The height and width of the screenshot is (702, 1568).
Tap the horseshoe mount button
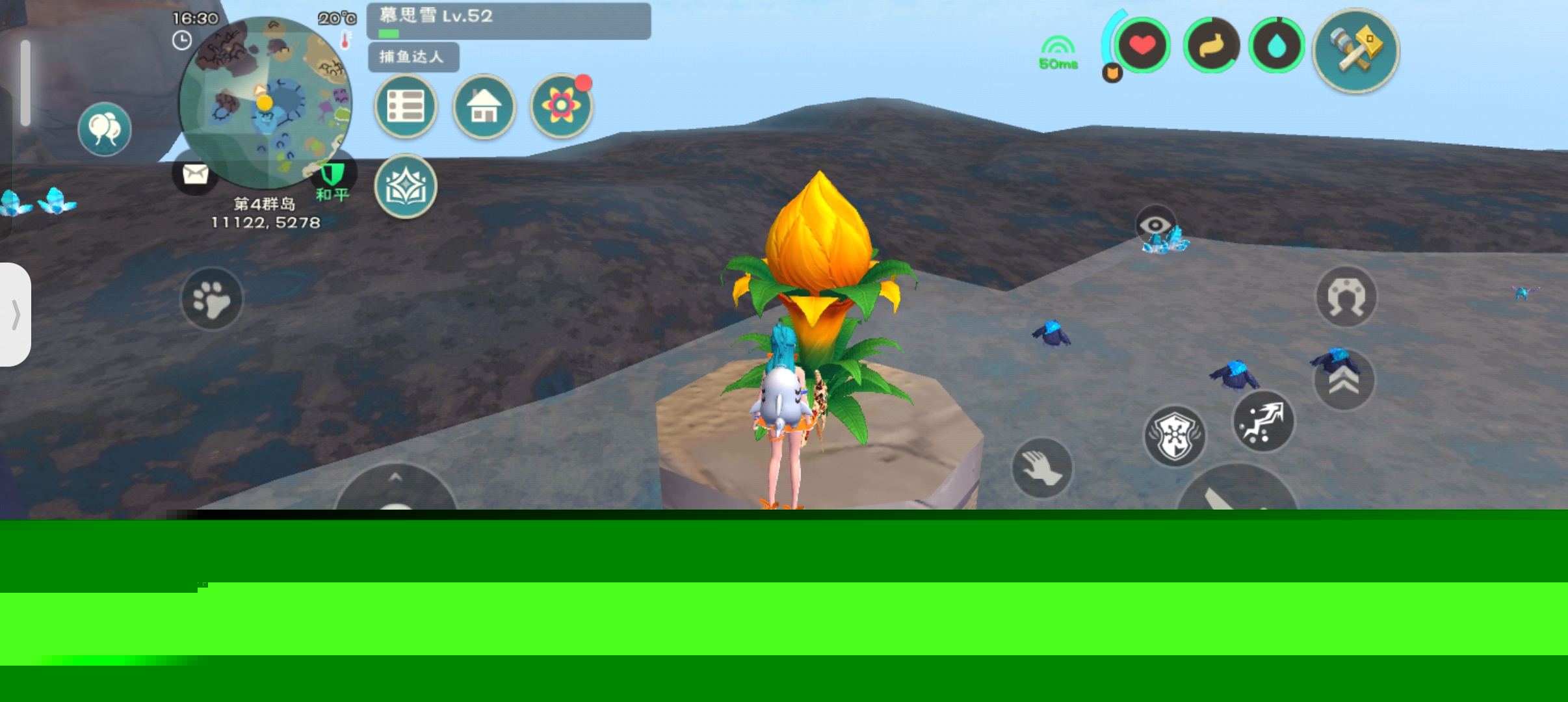pos(1346,297)
